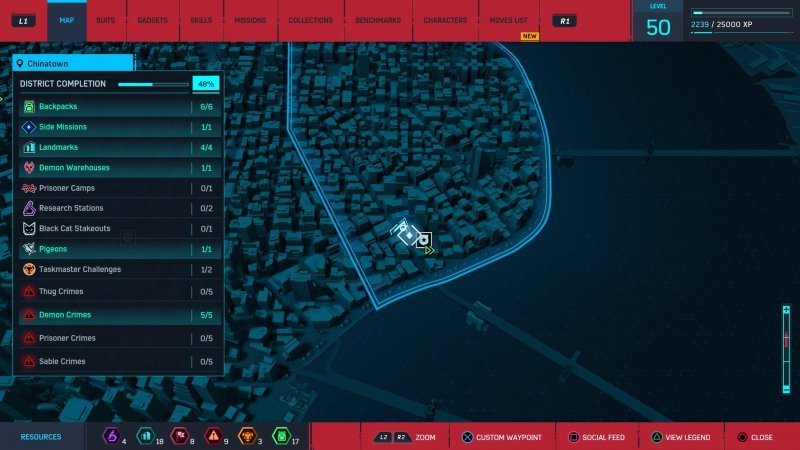Choose the Thug Crimes row
This screenshot has width=800, height=450.
coord(118,291)
